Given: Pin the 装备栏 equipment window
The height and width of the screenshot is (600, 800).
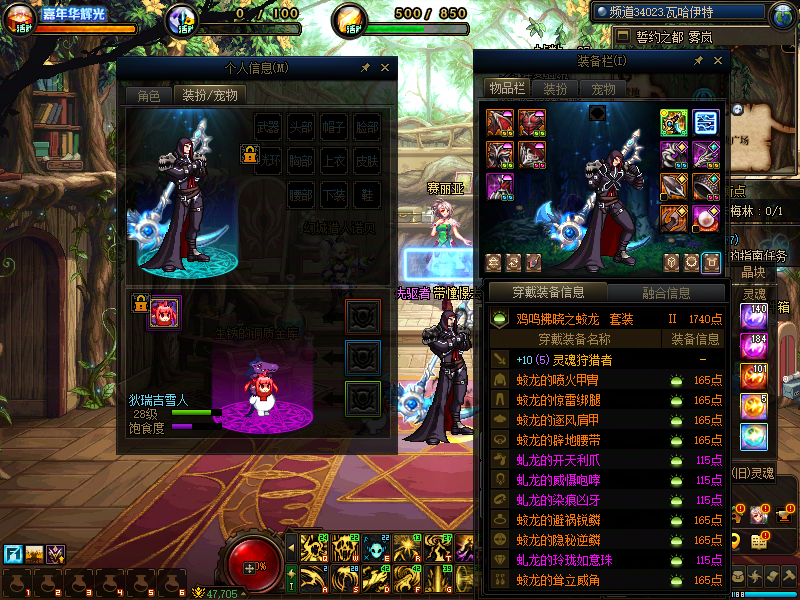Looking at the screenshot, I should pos(697,61).
